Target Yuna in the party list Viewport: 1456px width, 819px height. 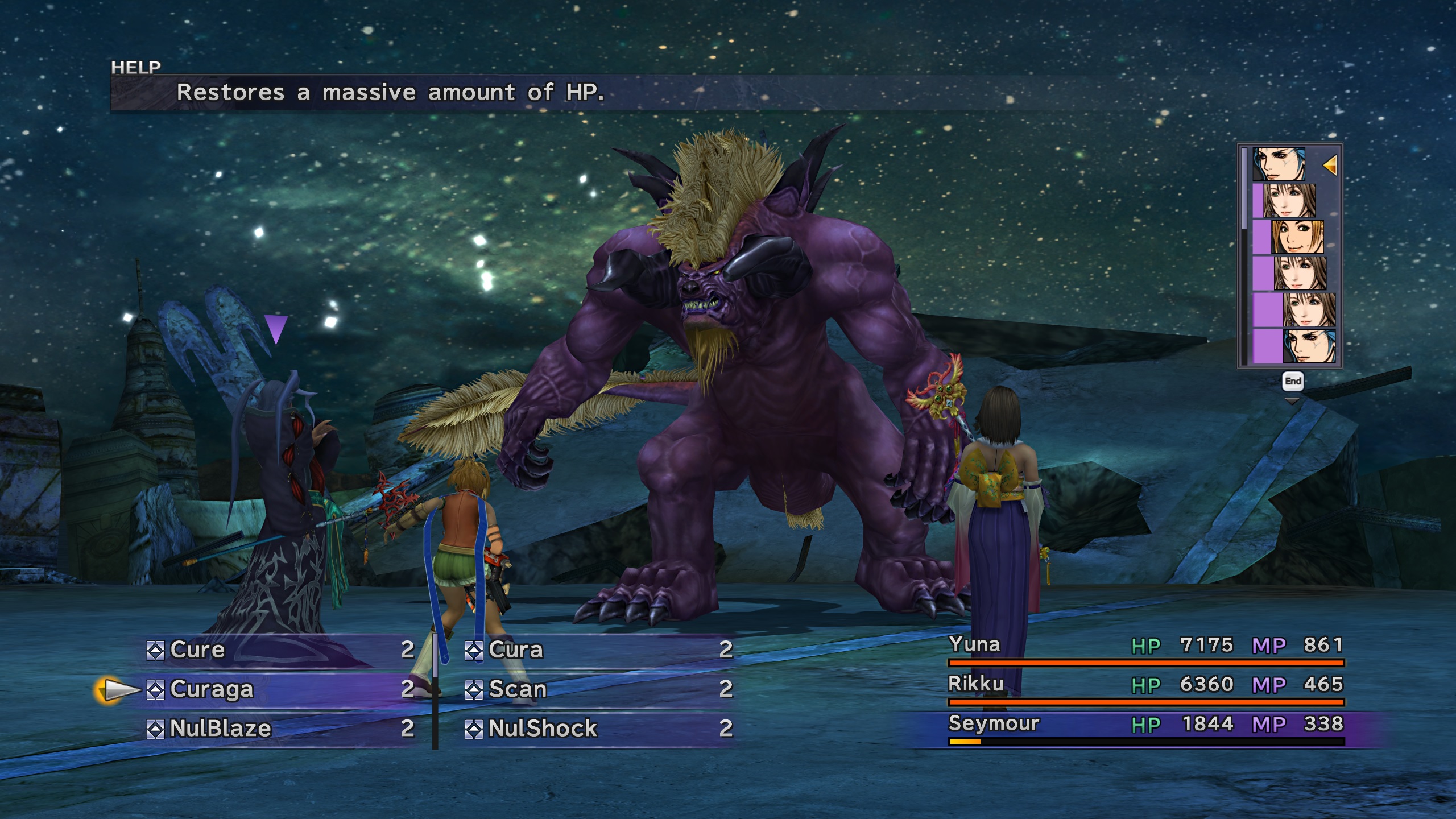pyautogui.click(x=974, y=645)
